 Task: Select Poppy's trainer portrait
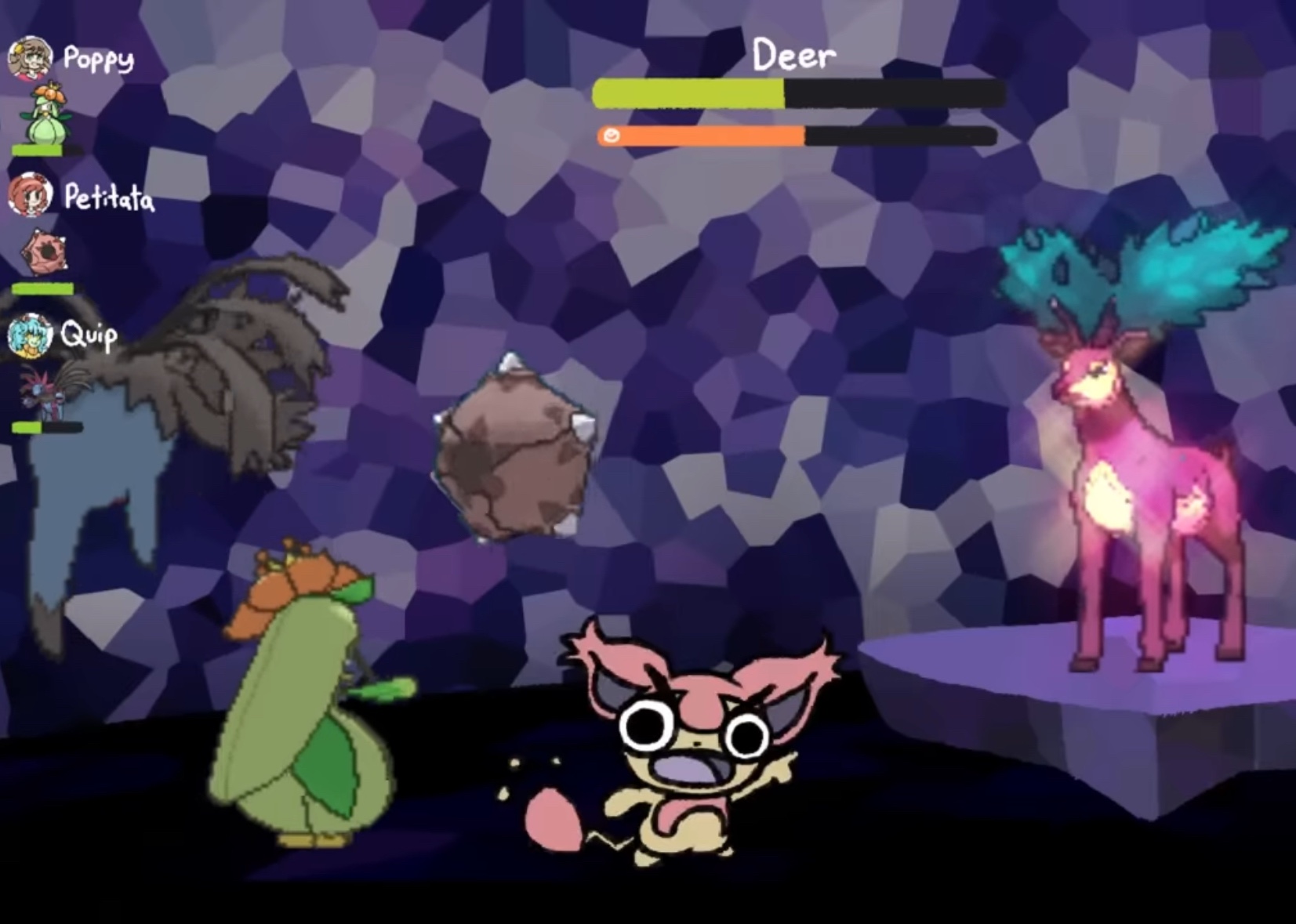(x=30, y=57)
